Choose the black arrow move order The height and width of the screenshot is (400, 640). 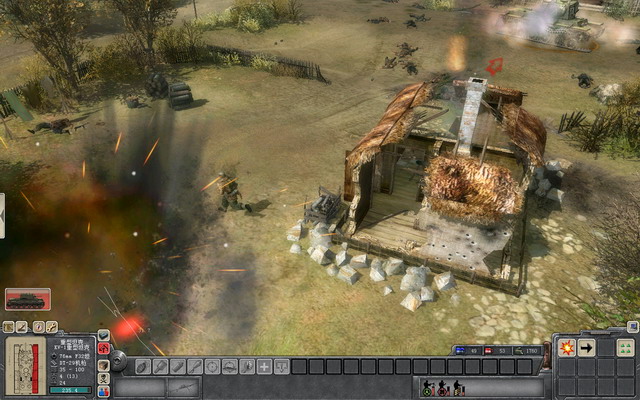[587, 348]
